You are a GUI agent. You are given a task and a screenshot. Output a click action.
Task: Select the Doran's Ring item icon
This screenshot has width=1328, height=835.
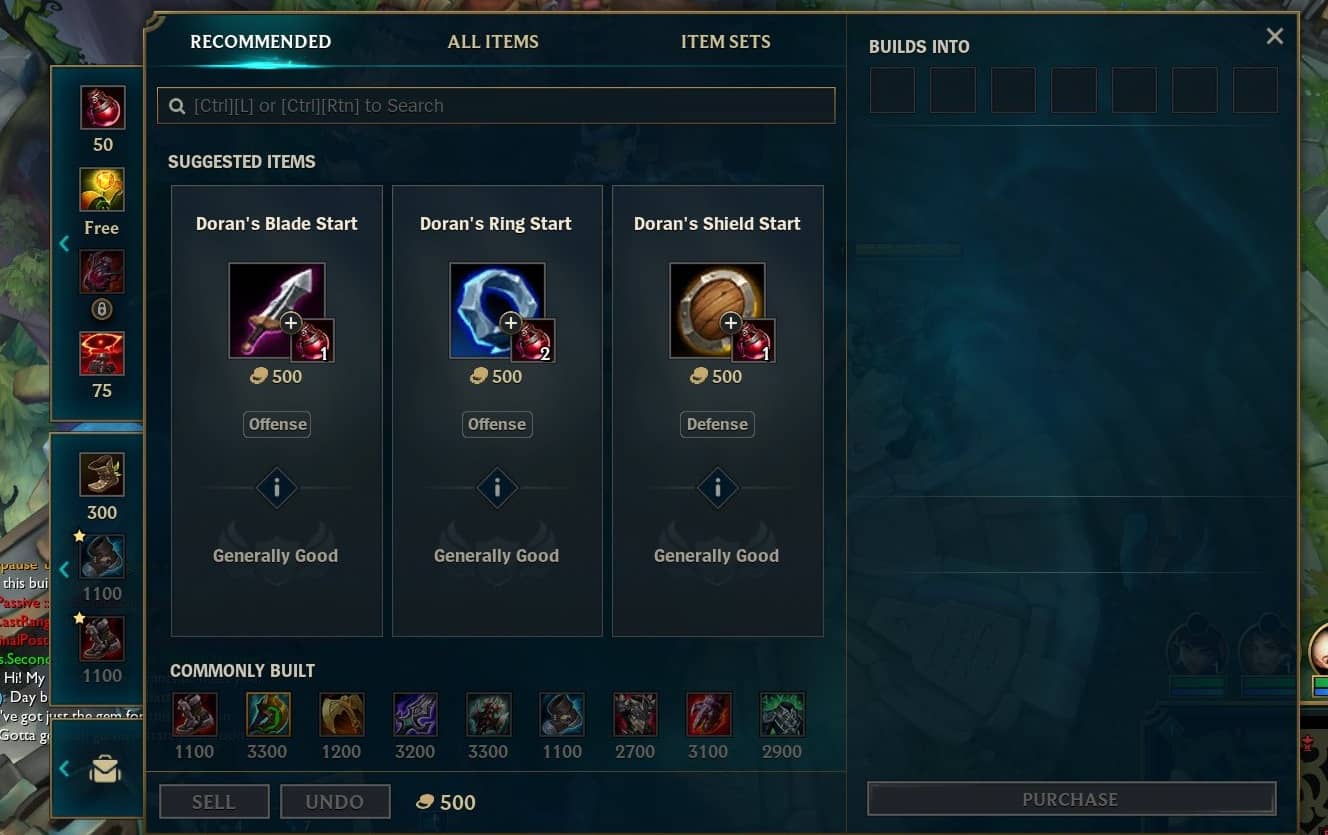point(492,305)
